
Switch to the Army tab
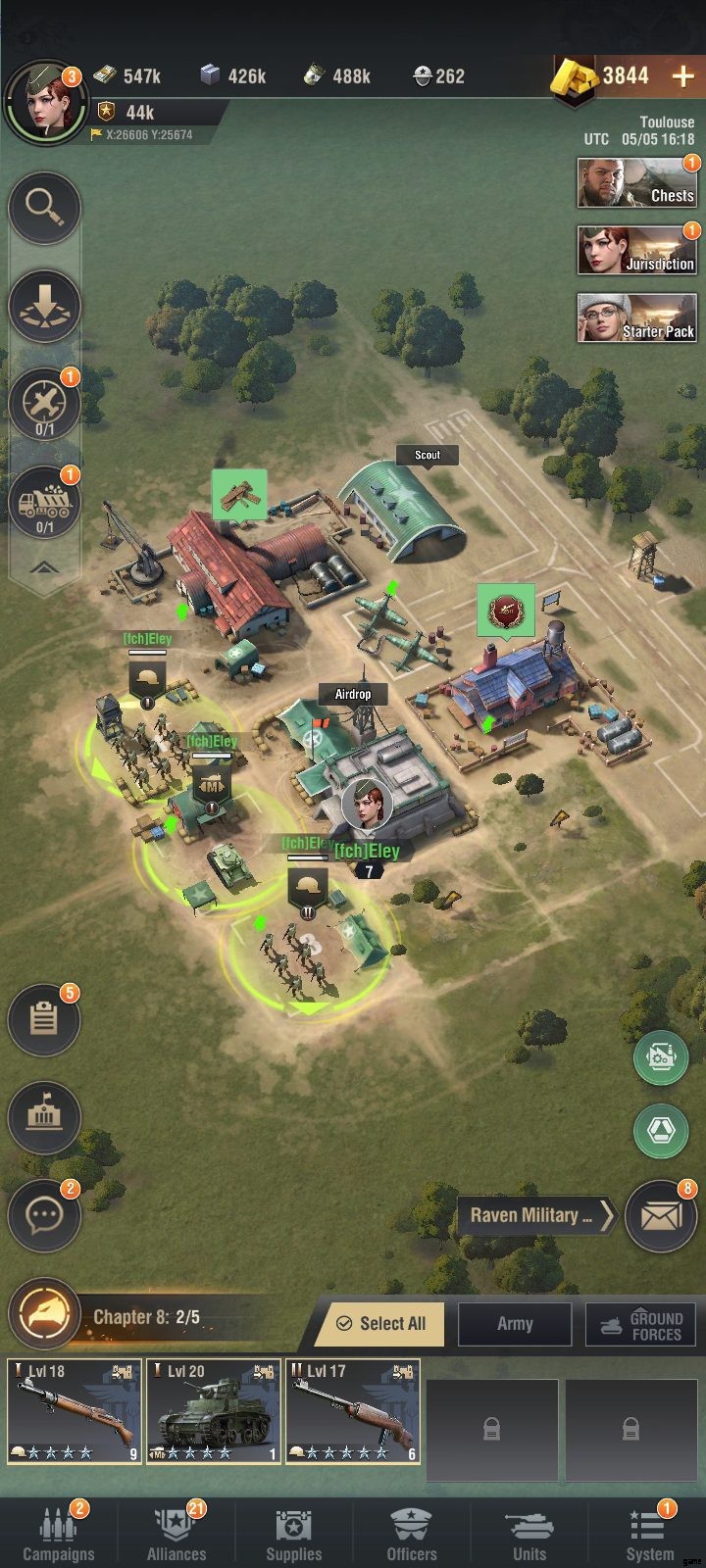tap(515, 1324)
